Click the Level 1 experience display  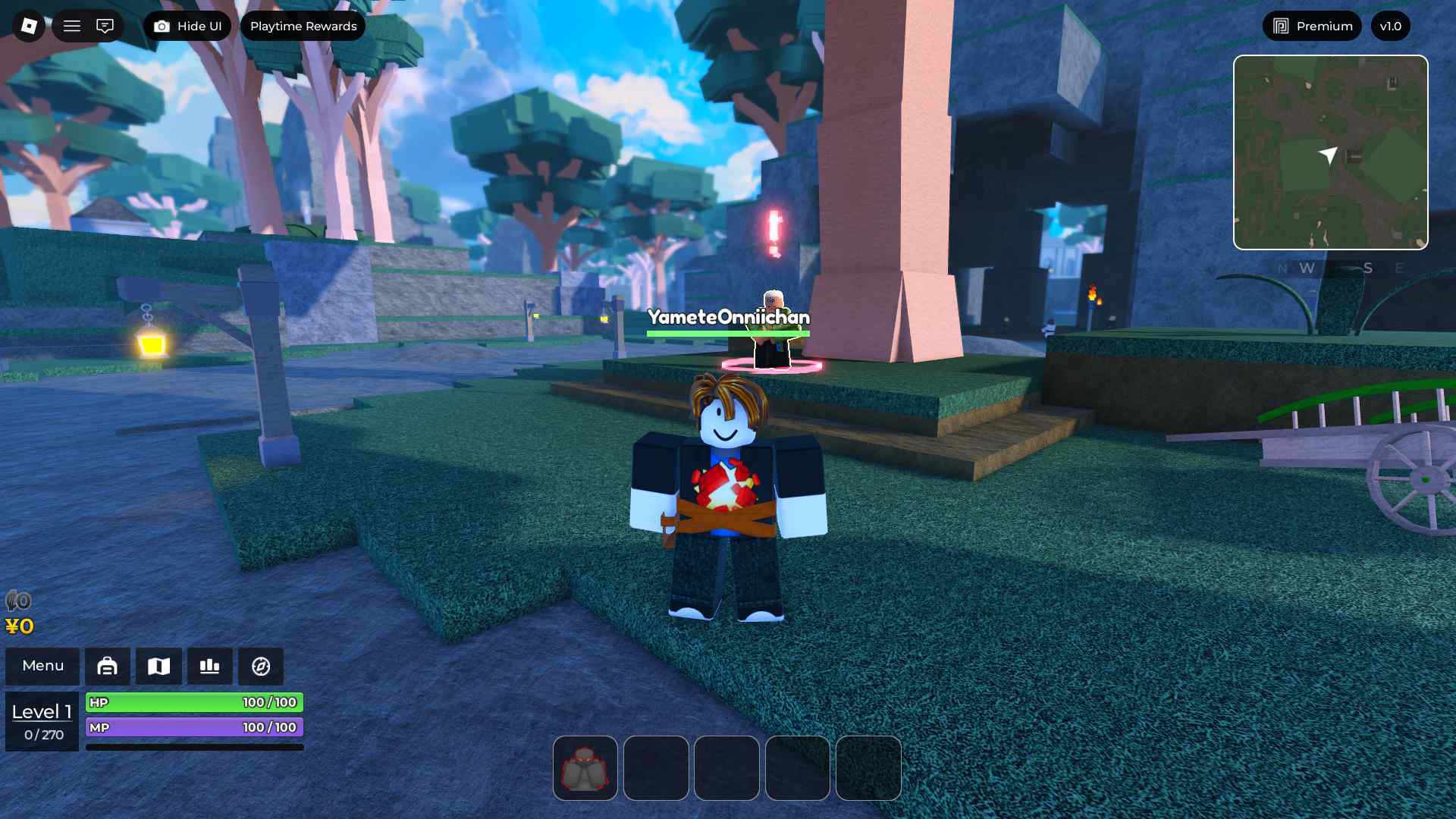[42, 711]
